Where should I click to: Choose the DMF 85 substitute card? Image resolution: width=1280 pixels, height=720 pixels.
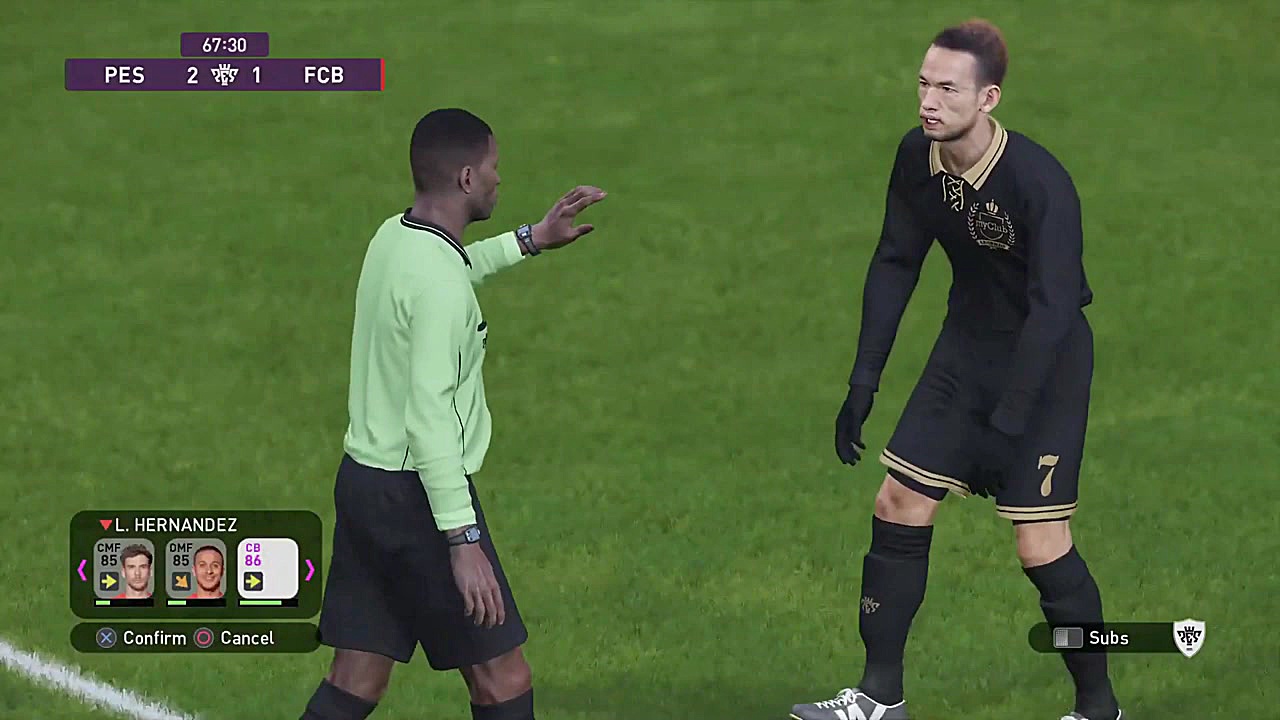tap(196, 569)
